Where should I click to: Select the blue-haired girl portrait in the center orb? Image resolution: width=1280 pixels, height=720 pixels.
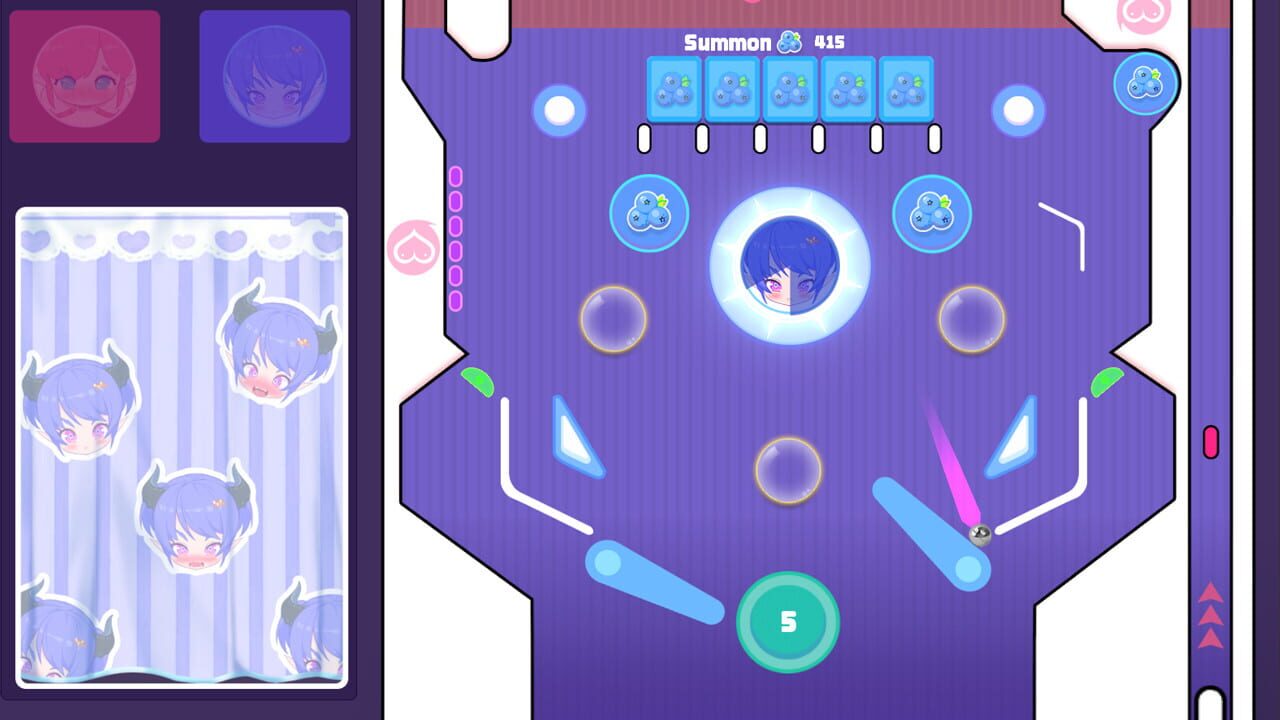coord(789,265)
